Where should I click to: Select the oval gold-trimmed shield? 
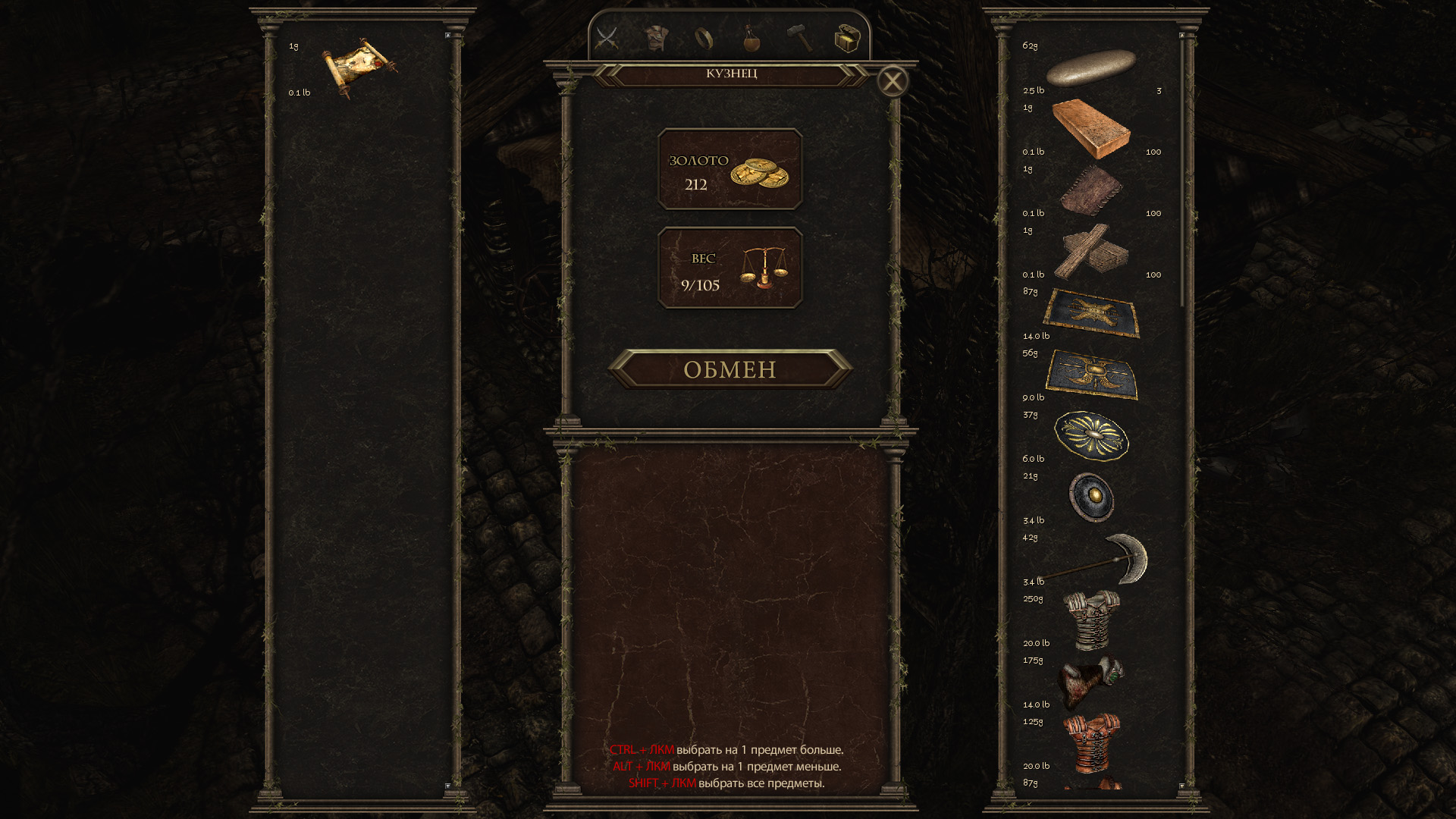pyautogui.click(x=1091, y=436)
